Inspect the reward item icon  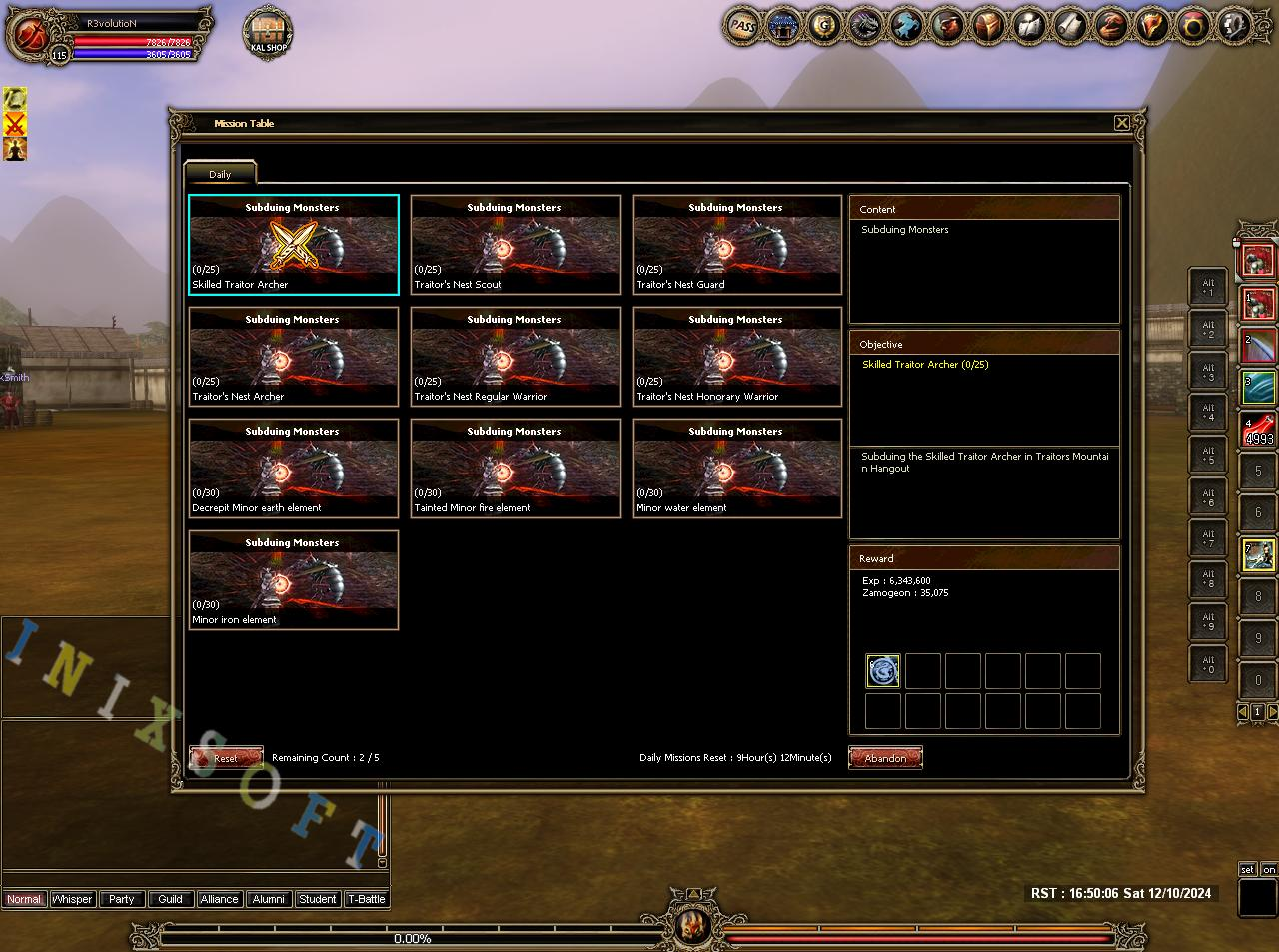[883, 671]
